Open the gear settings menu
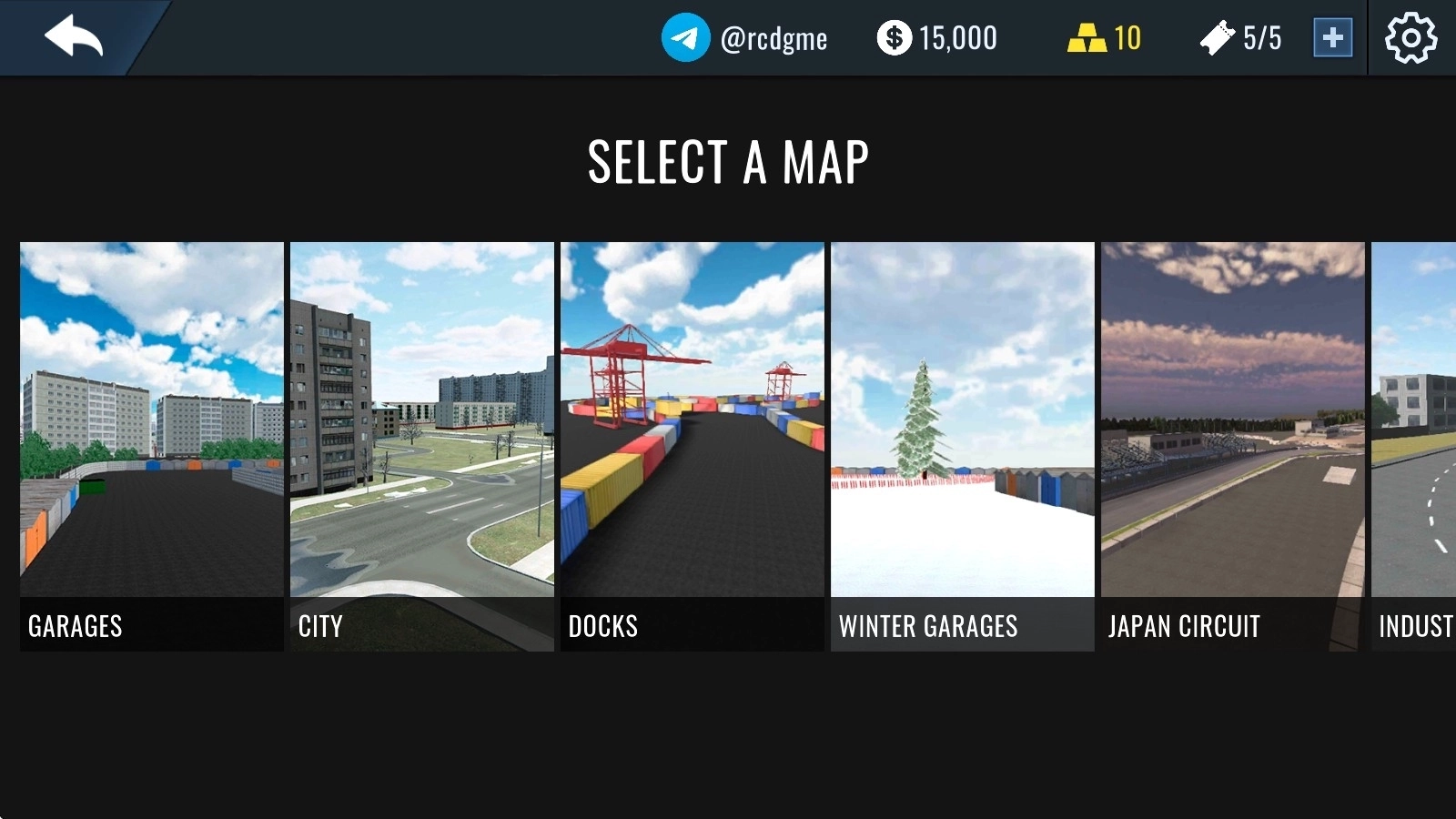This screenshot has height=819, width=1456. pyautogui.click(x=1410, y=37)
